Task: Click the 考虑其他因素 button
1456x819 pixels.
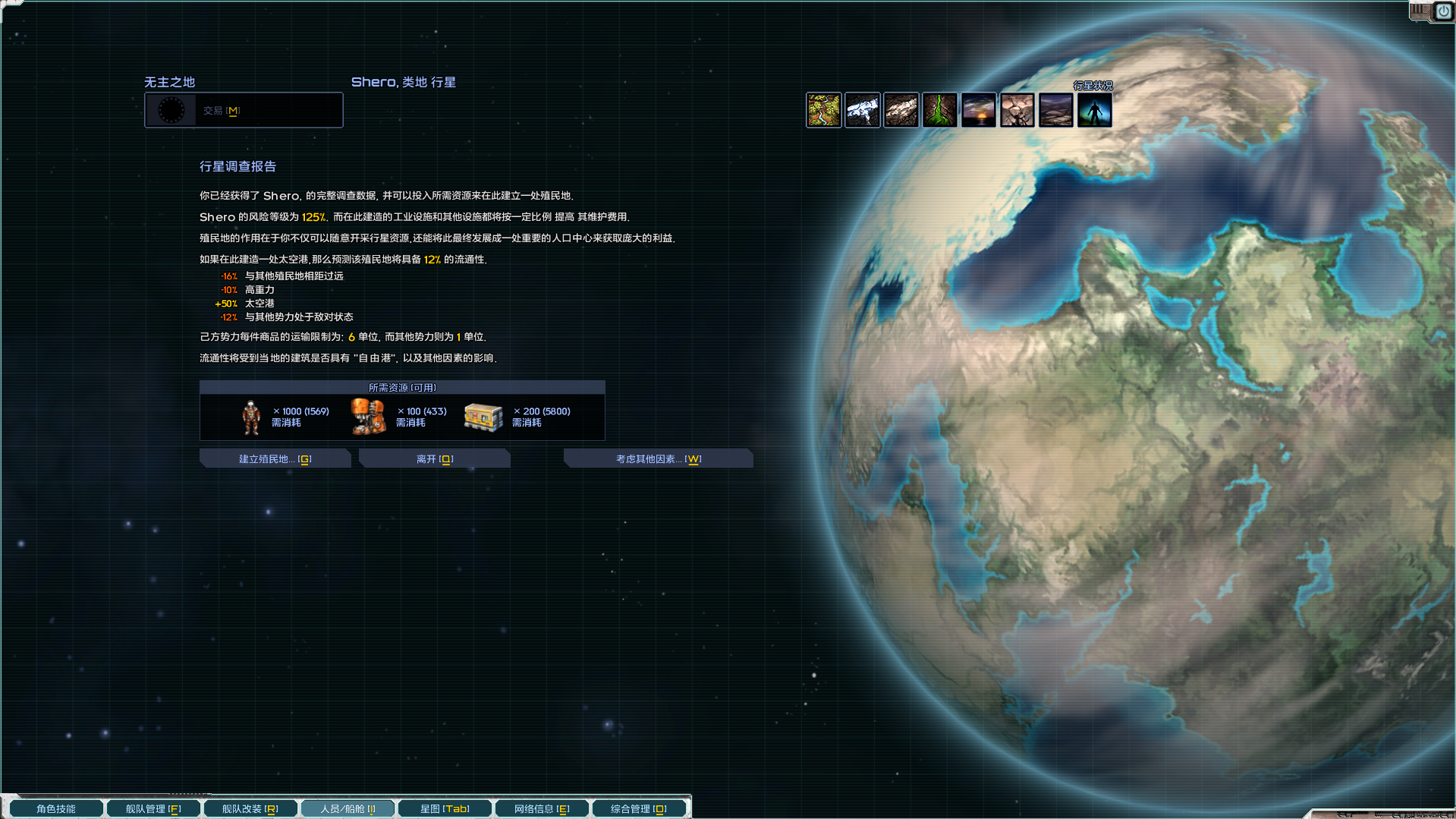Action: (x=658, y=458)
